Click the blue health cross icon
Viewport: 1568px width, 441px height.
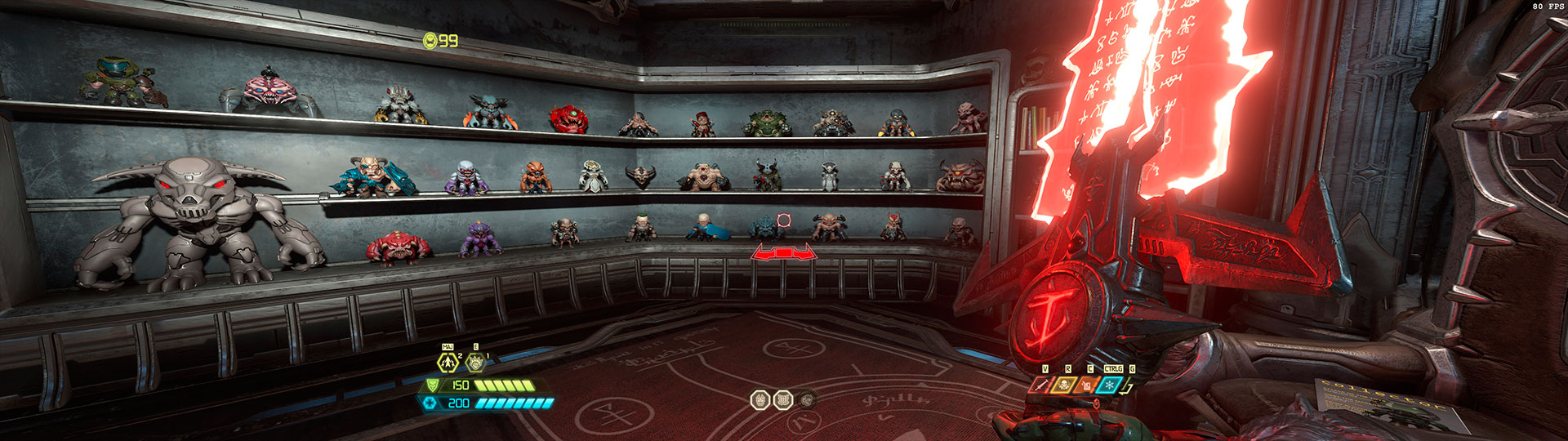430,403
